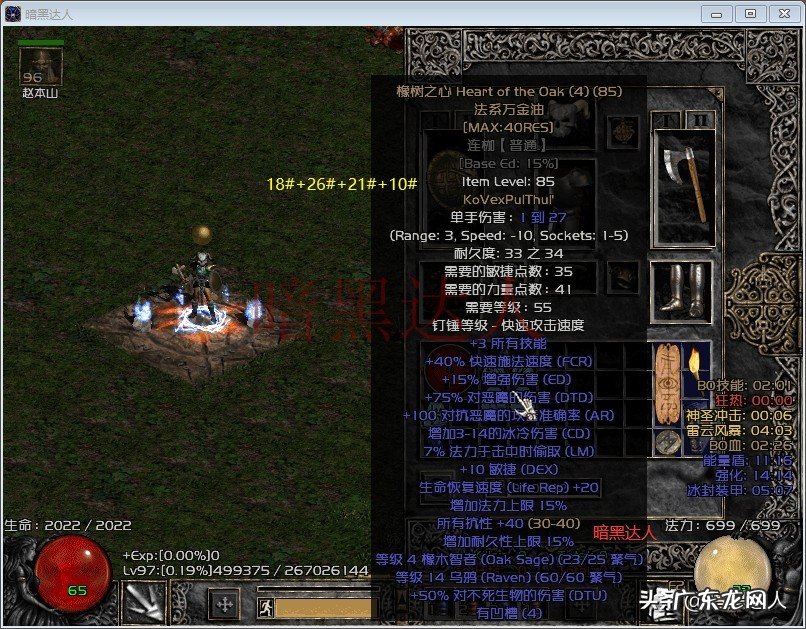806x629 pixels.
Task: Open the cross-arrow mini panel button
Action: pyautogui.click(x=225, y=604)
